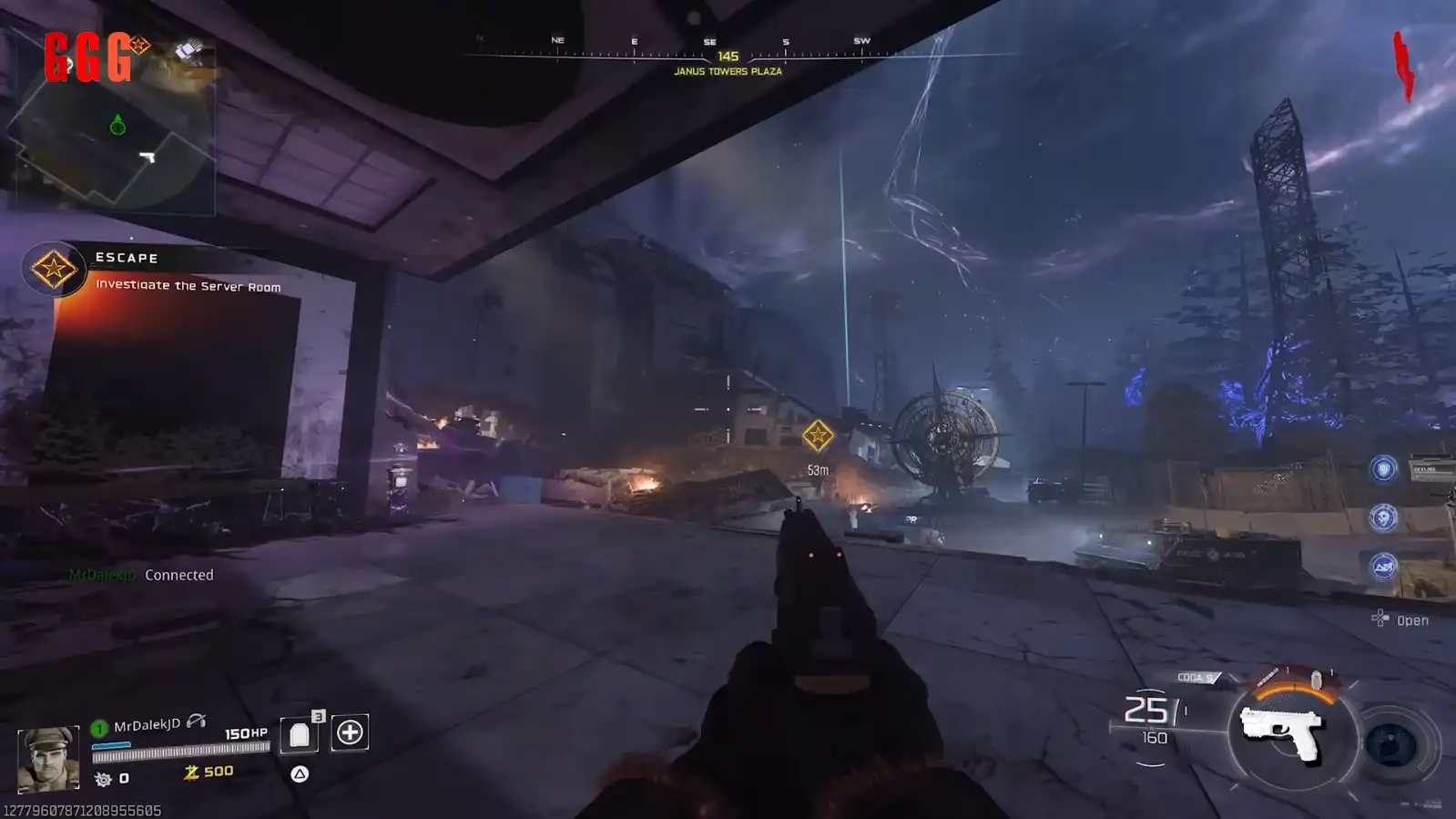Click the circular minimap
Viewport: 1456px width, 819px height.
click(x=114, y=130)
